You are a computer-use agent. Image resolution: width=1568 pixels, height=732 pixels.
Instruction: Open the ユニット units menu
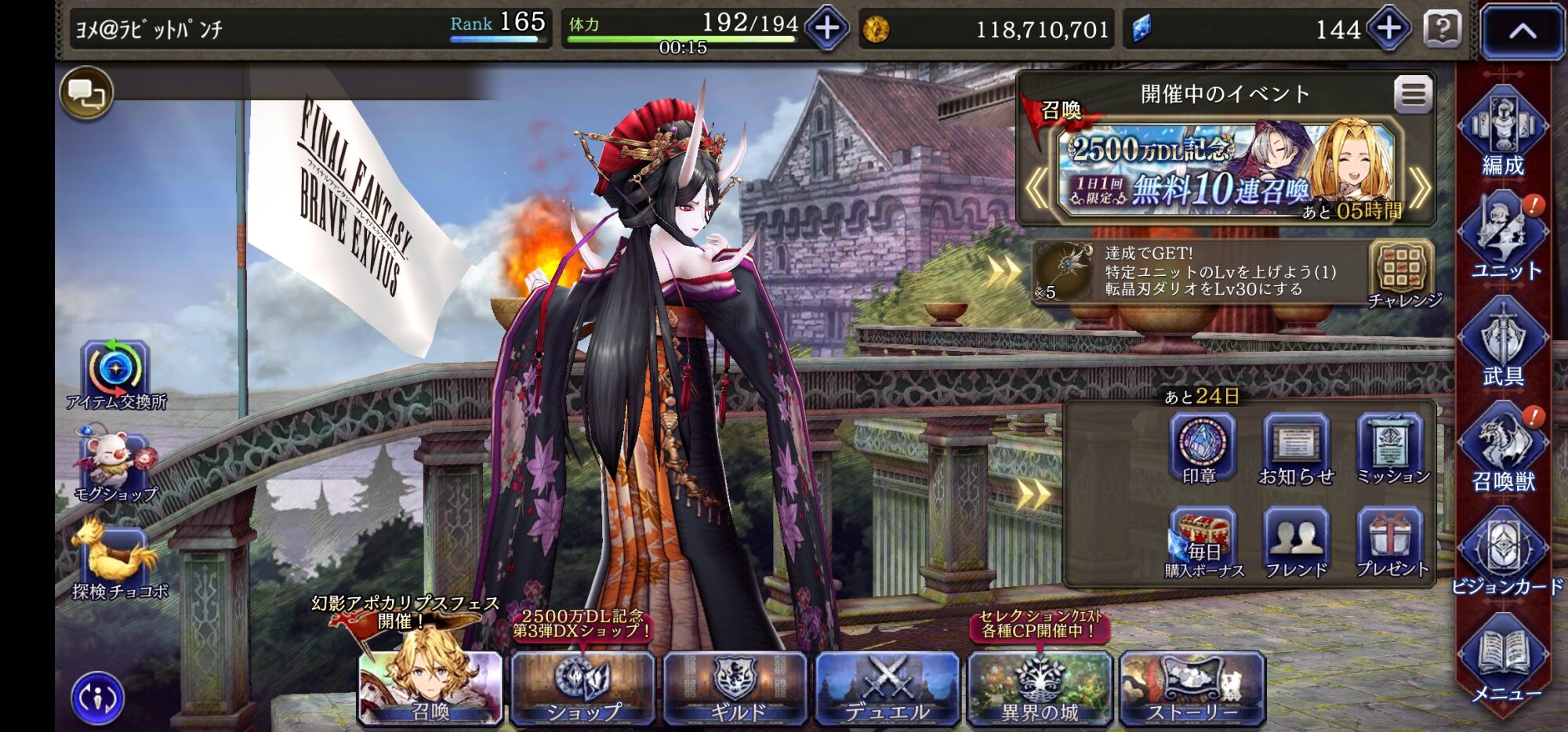1502,237
